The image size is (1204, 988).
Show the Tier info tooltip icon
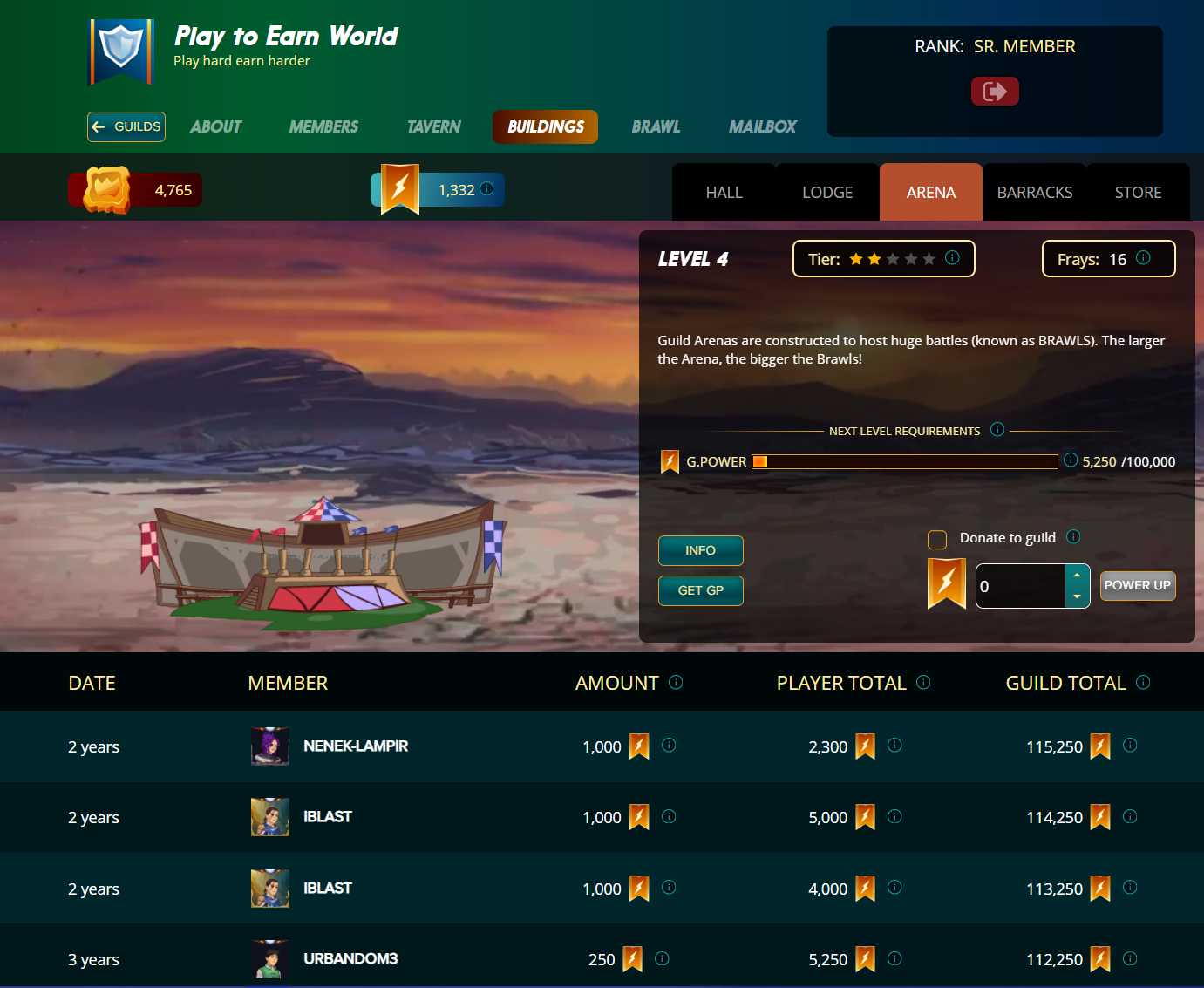[x=952, y=258]
